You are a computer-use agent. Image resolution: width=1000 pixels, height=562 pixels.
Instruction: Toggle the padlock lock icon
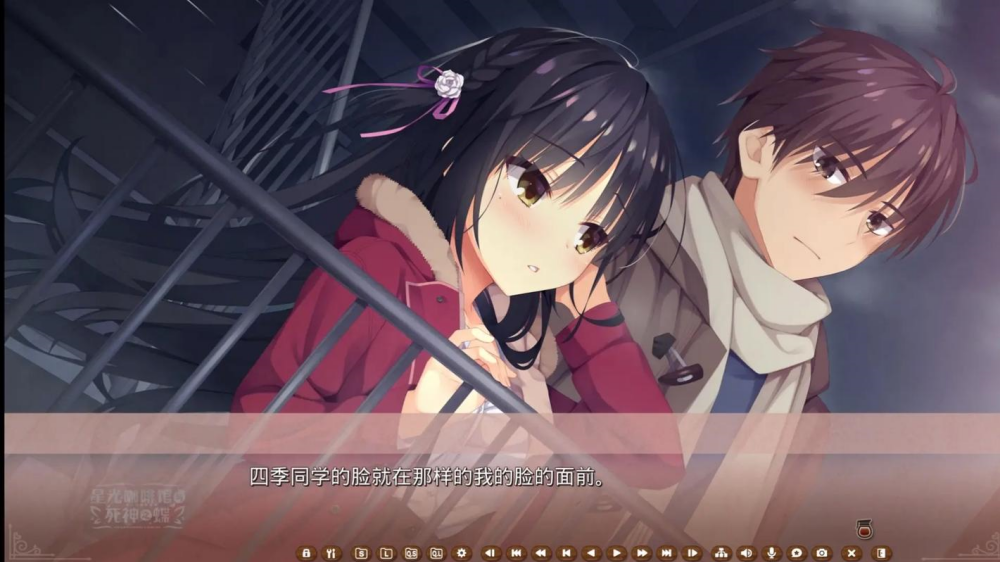[x=306, y=552]
